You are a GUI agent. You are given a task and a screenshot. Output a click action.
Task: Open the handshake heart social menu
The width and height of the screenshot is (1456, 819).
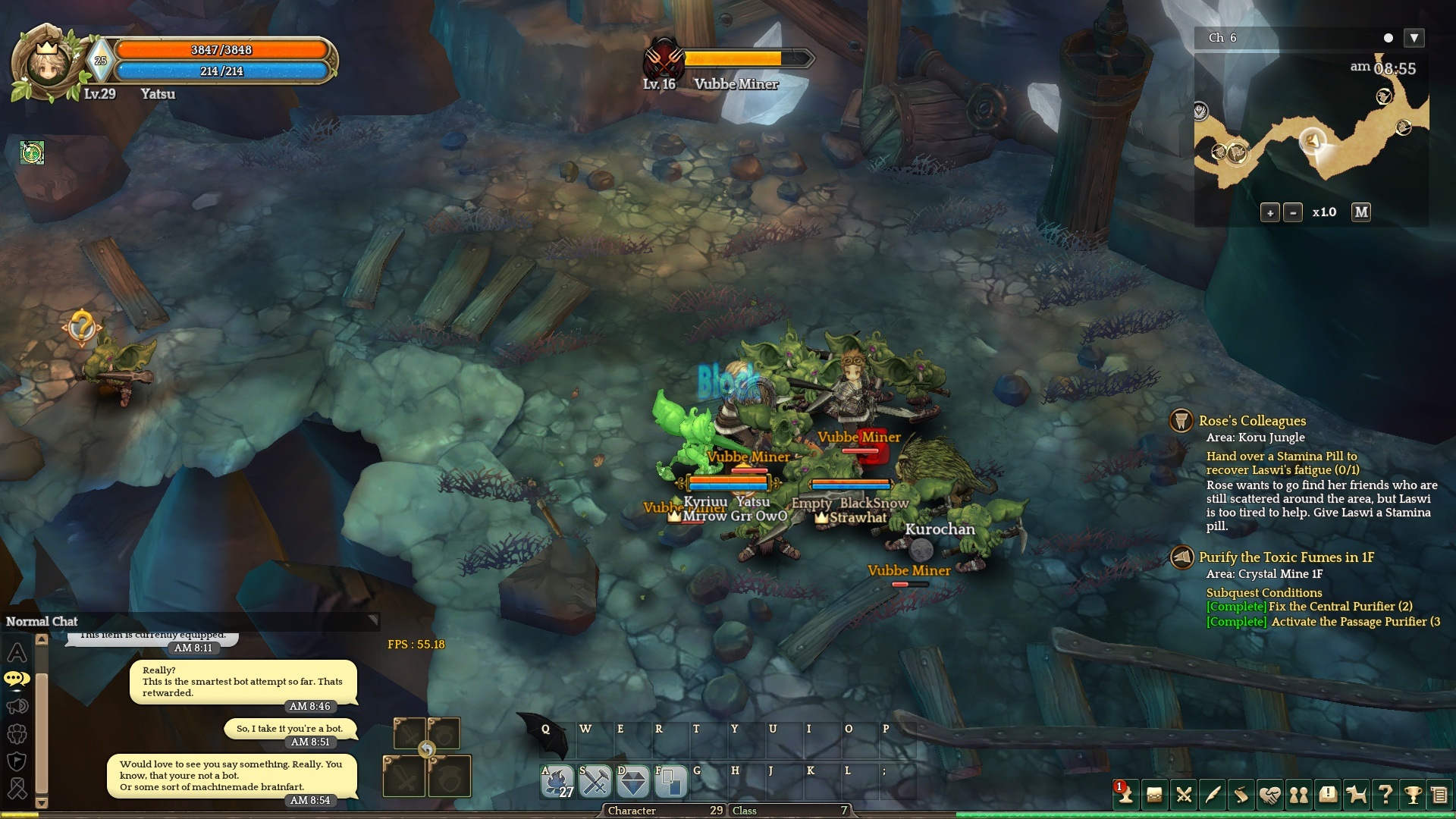click(1270, 794)
